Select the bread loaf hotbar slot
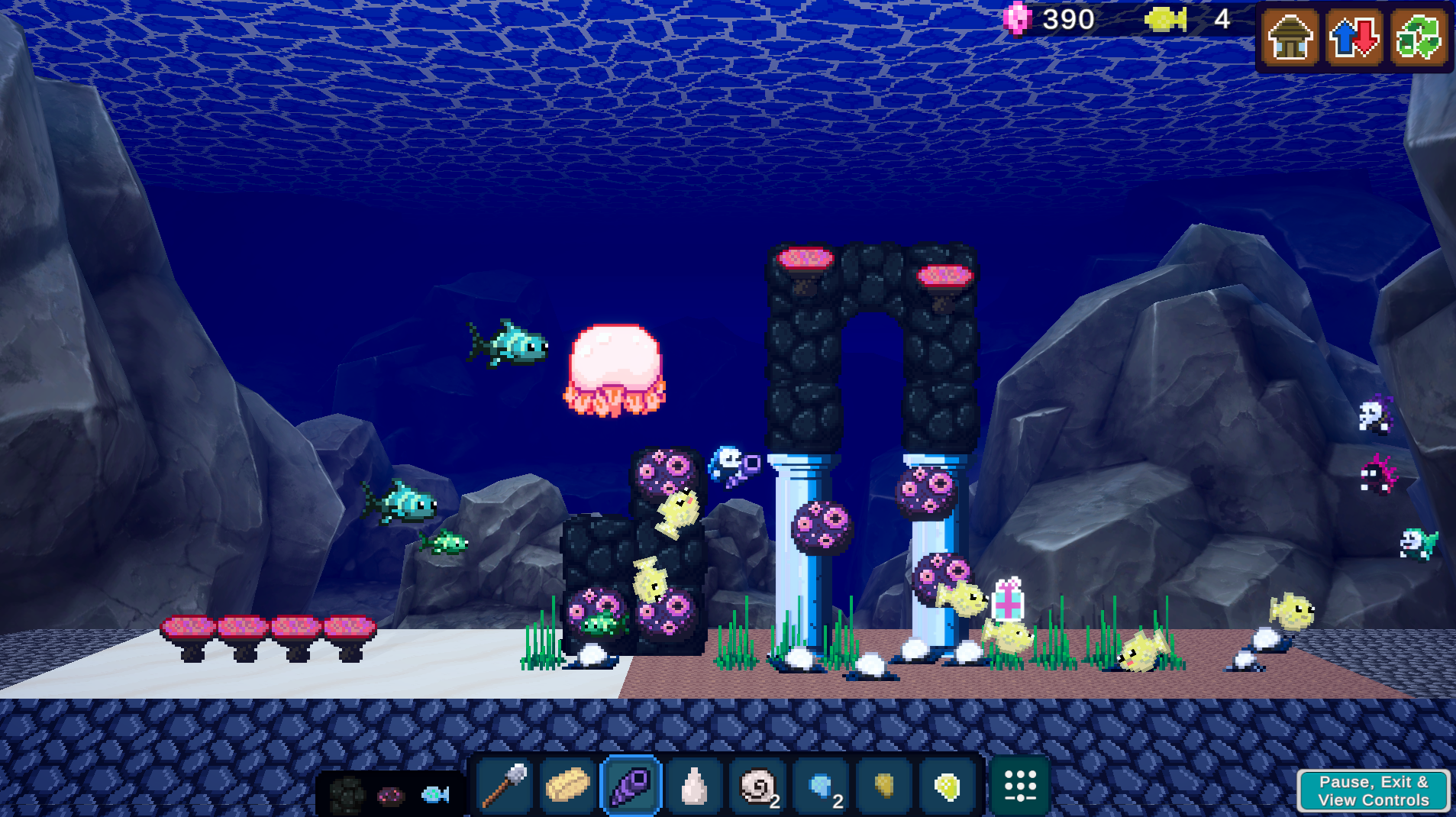 point(567,786)
